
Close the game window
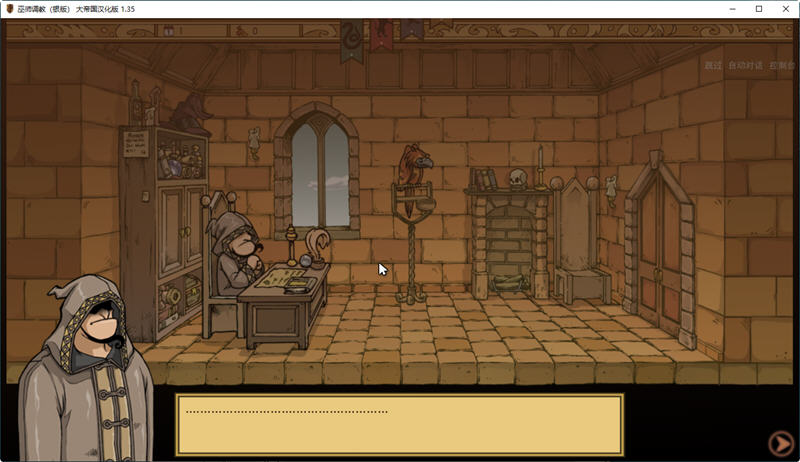coord(785,9)
